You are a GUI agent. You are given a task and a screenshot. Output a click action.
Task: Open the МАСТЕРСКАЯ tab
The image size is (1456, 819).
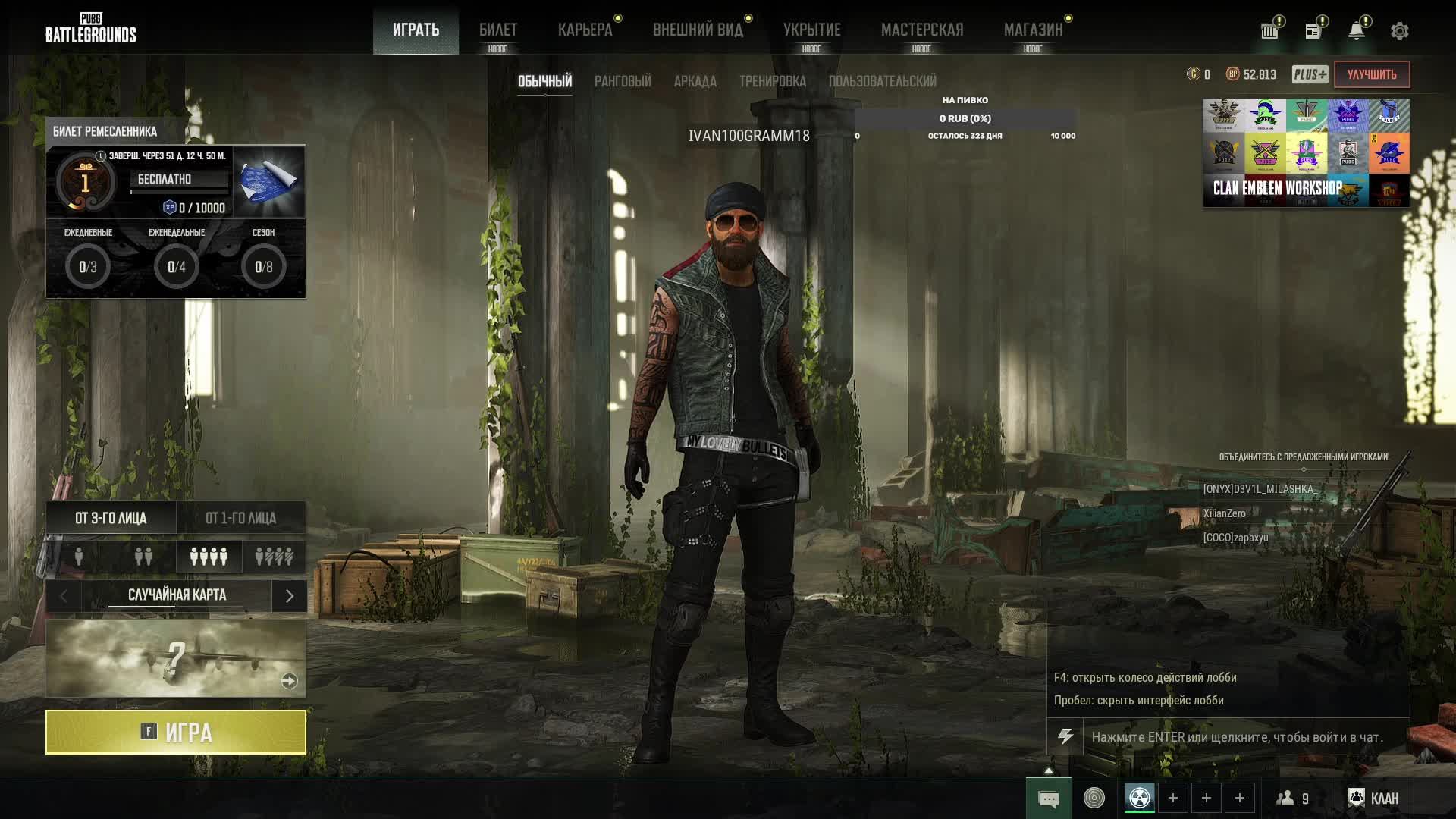click(921, 30)
